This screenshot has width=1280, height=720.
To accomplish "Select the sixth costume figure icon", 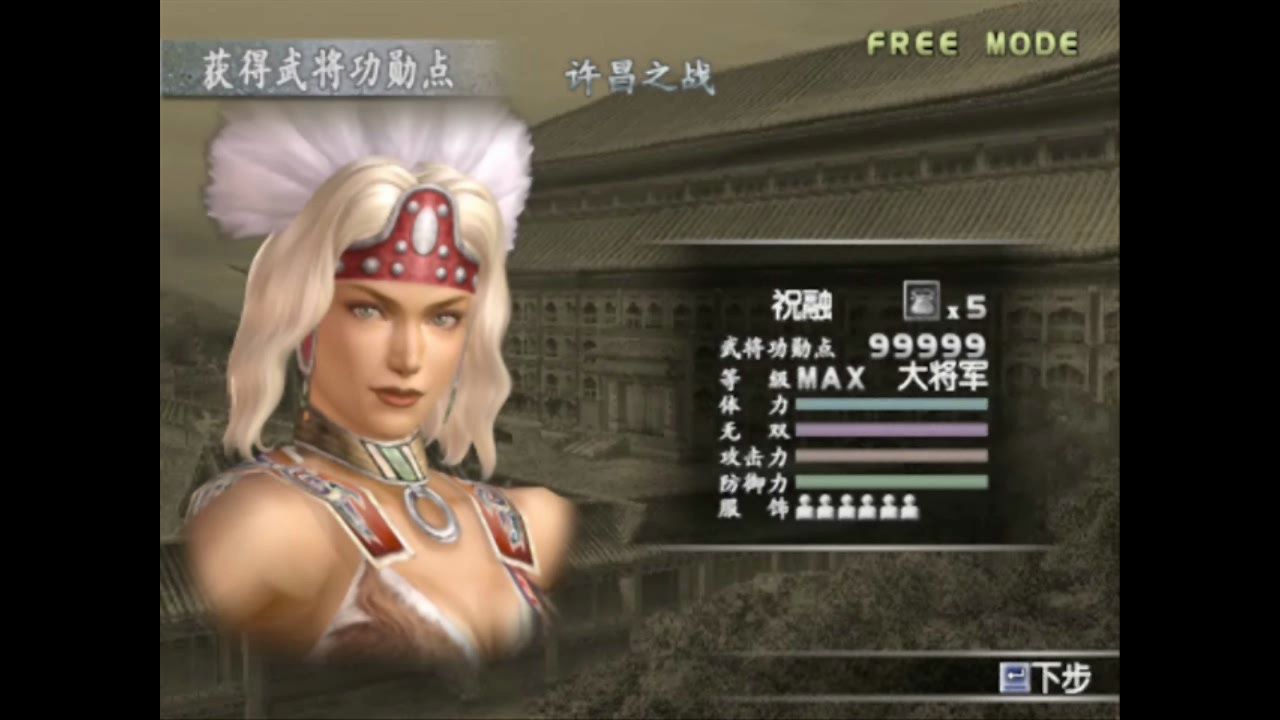I will pyautogui.click(x=911, y=510).
